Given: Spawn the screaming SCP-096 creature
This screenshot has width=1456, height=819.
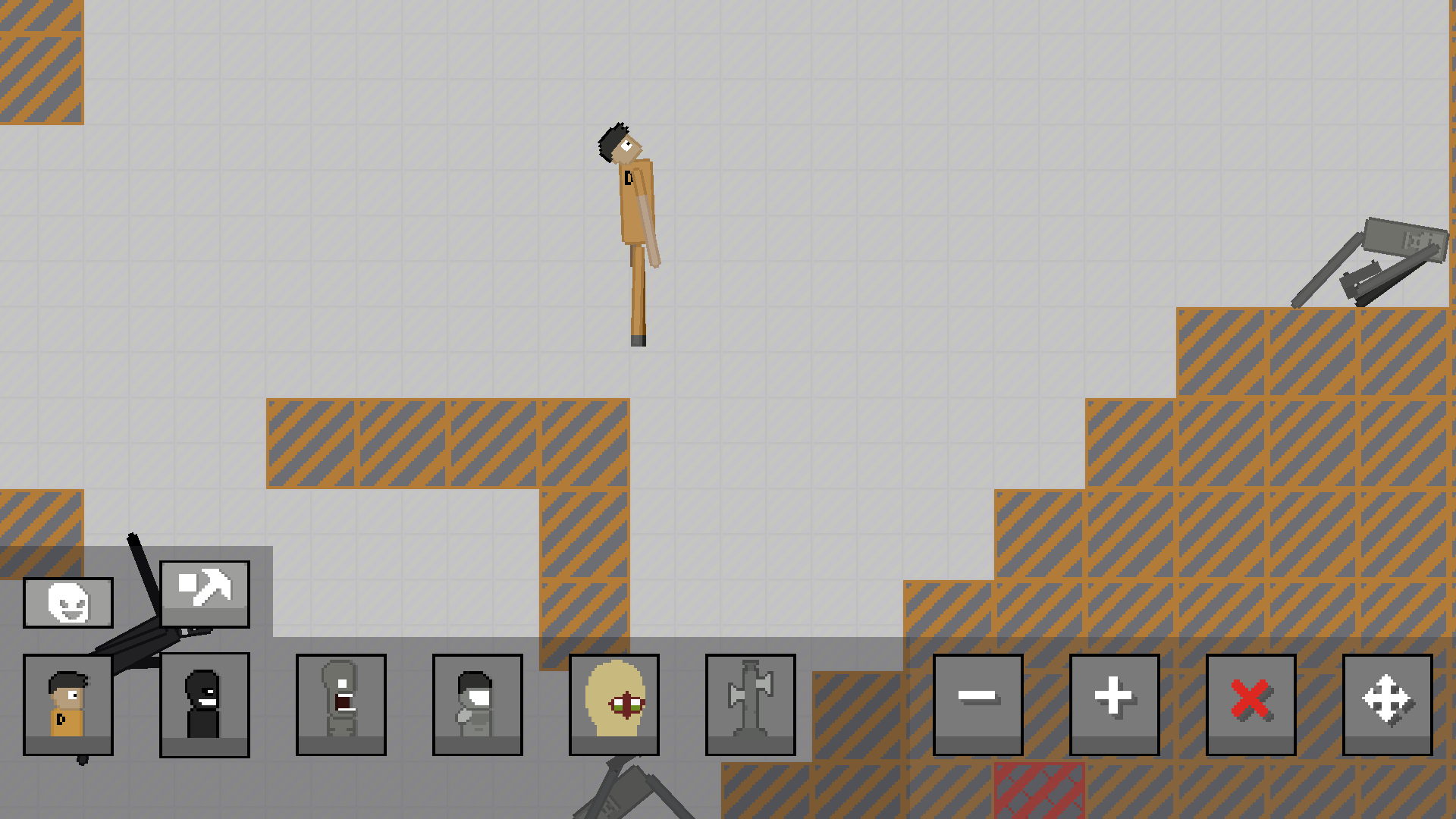Looking at the screenshot, I should [340, 704].
